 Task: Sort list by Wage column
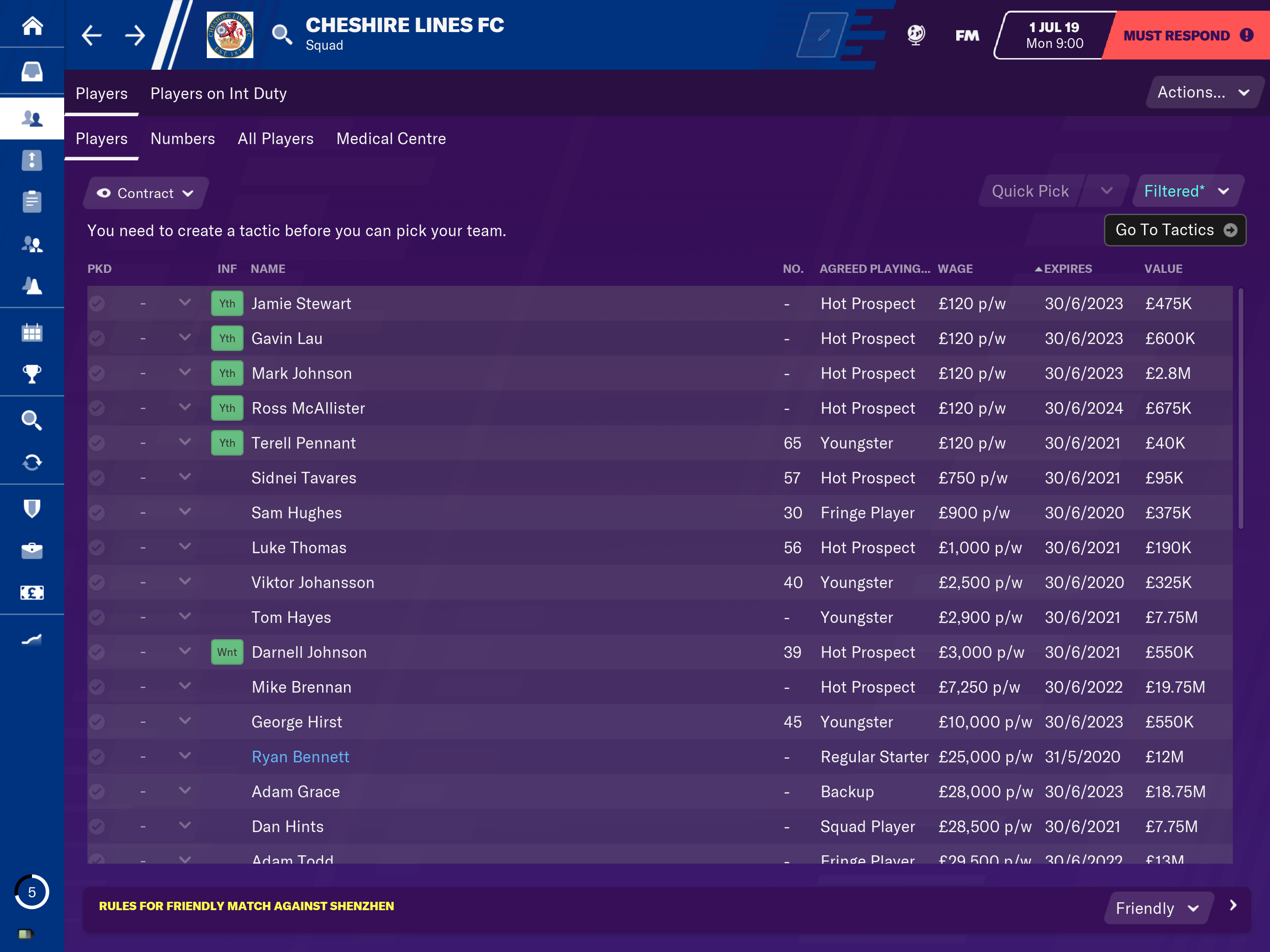tap(955, 269)
